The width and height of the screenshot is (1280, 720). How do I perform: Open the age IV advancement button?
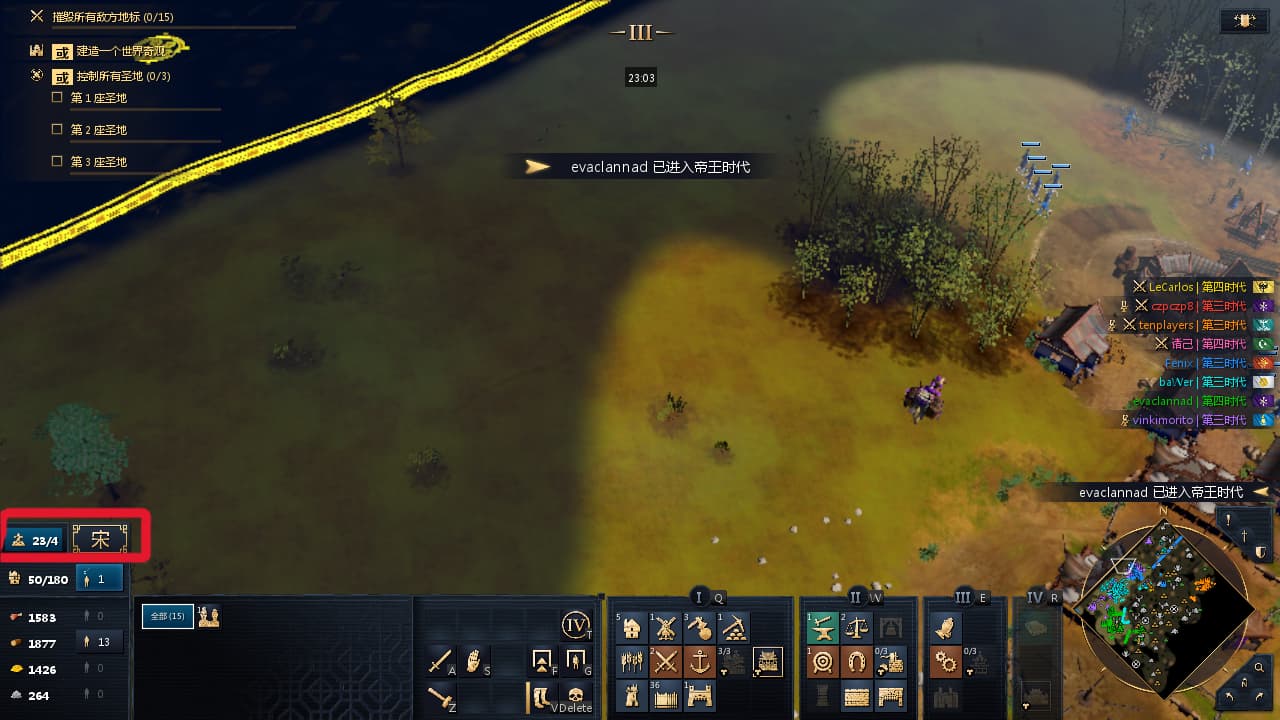click(x=576, y=626)
